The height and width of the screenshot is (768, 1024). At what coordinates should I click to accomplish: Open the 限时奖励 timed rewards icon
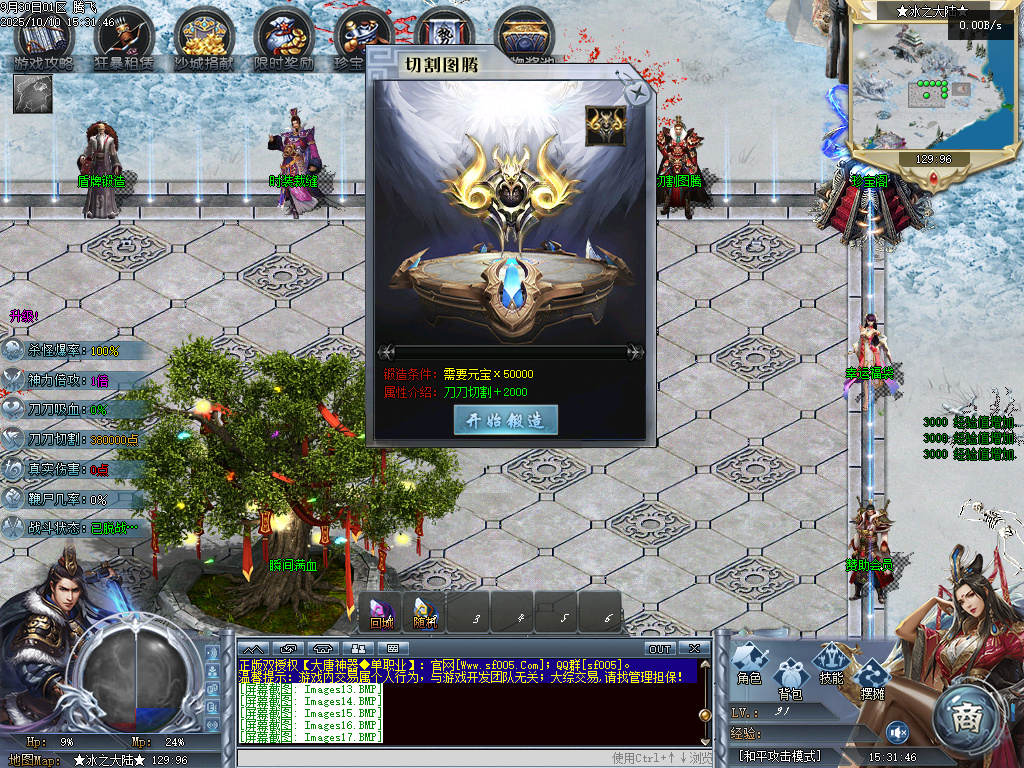pyautogui.click(x=284, y=40)
